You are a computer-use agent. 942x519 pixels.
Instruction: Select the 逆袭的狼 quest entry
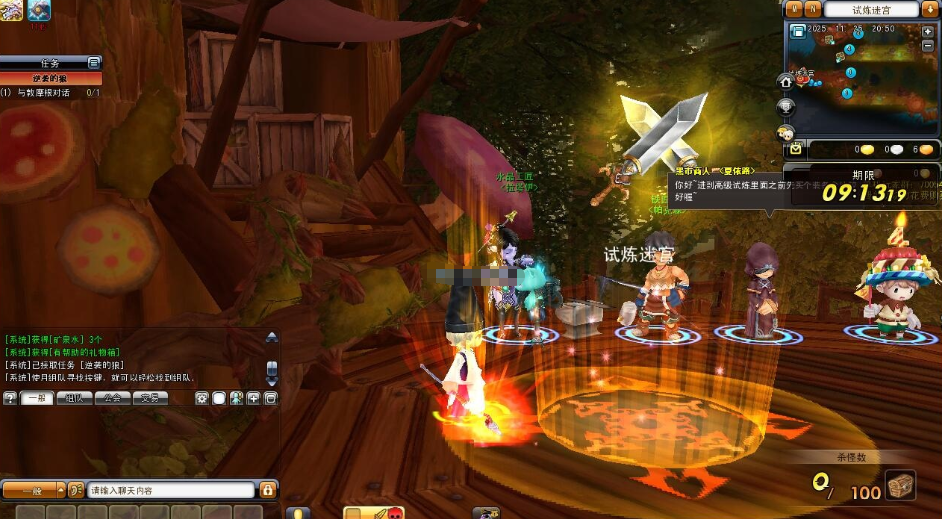[x=50, y=78]
